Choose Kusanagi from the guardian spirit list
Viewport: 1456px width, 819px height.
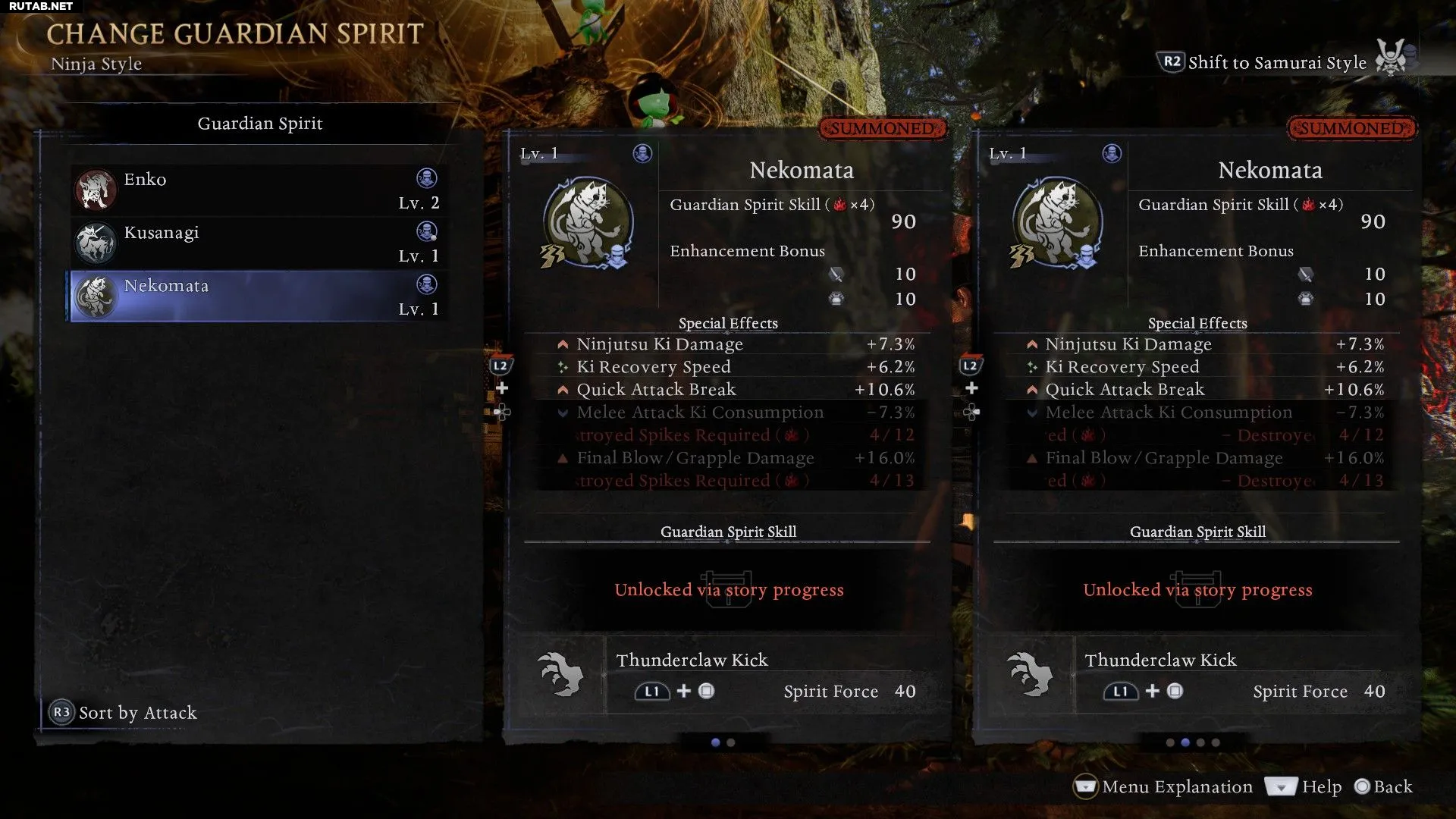pos(258,243)
